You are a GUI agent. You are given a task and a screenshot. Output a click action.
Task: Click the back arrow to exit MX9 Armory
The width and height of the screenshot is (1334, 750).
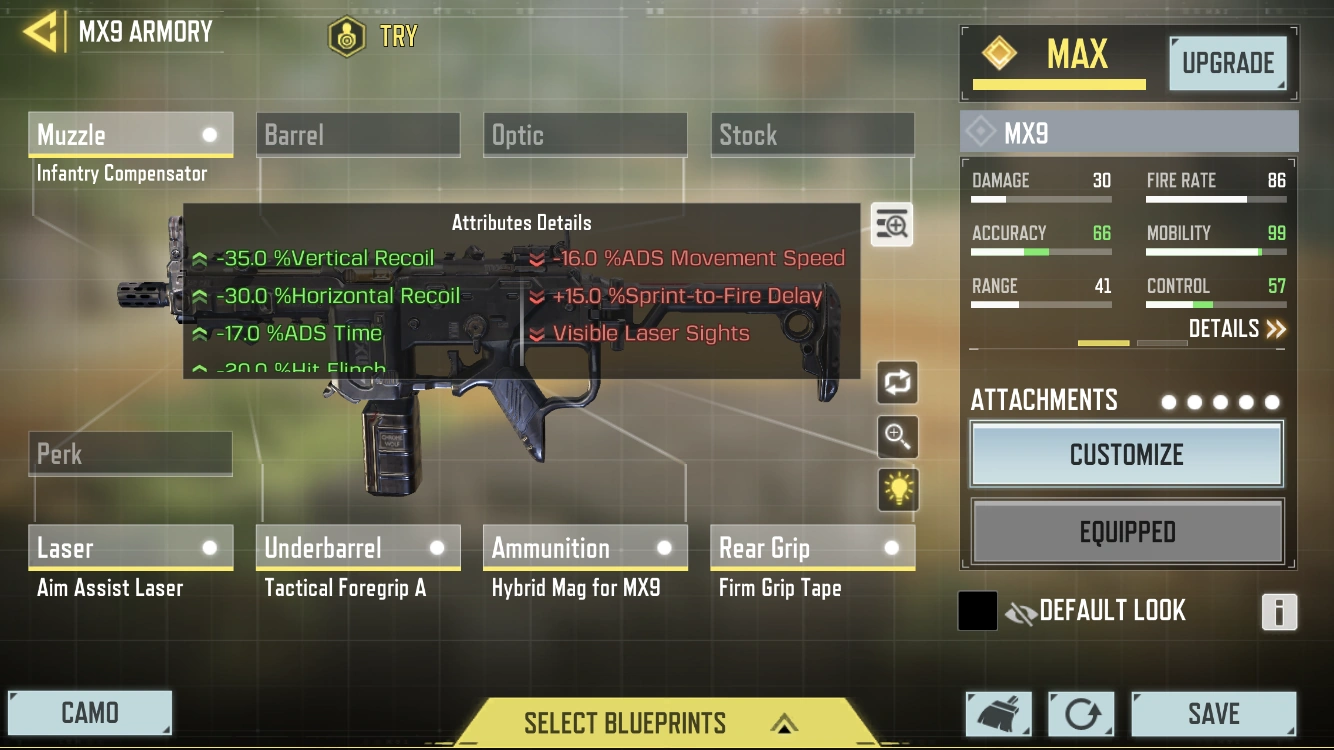pos(40,30)
